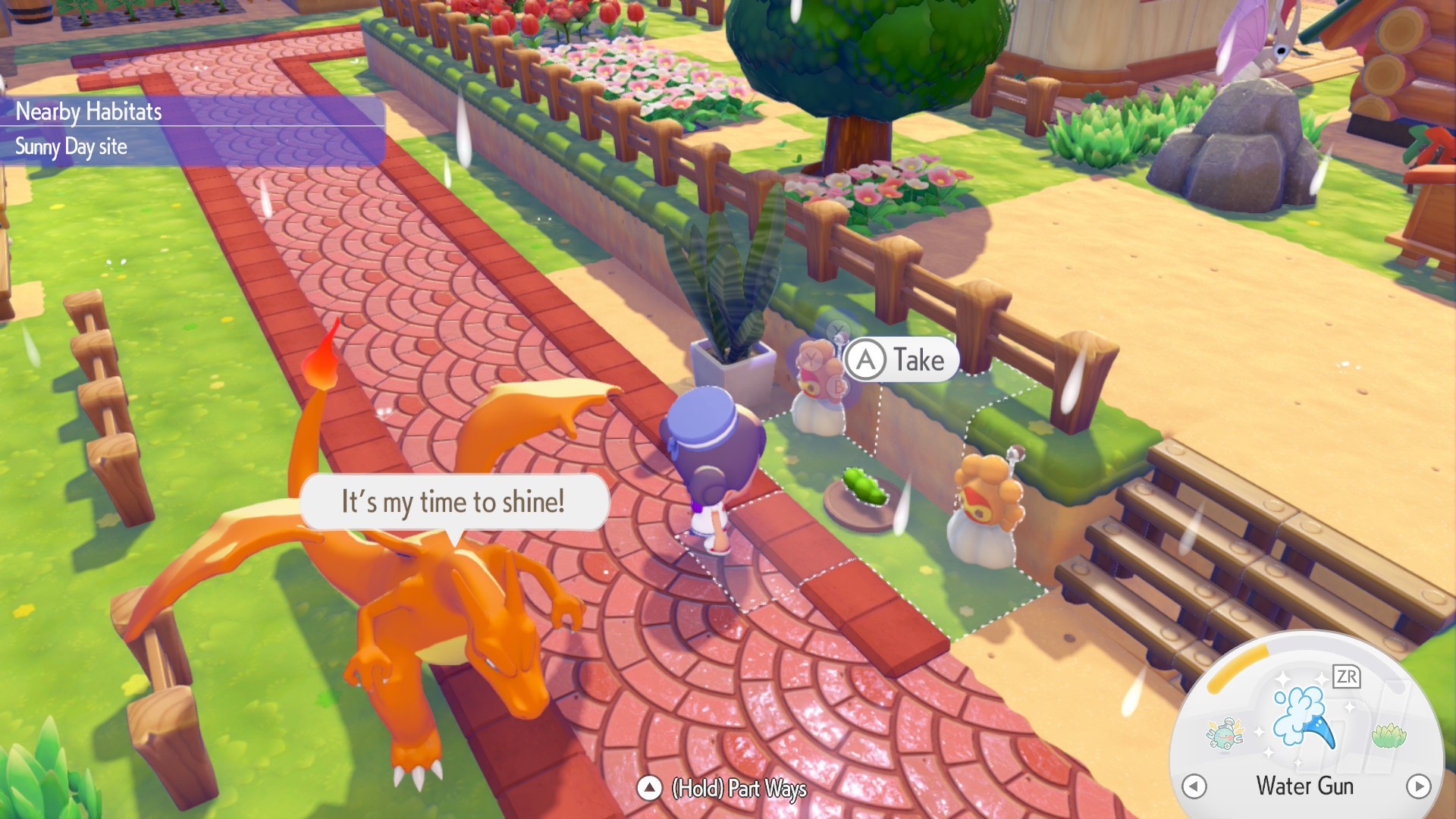Cycle moves with the right arrow
This screenshot has height=819, width=1456.
tap(1418, 786)
